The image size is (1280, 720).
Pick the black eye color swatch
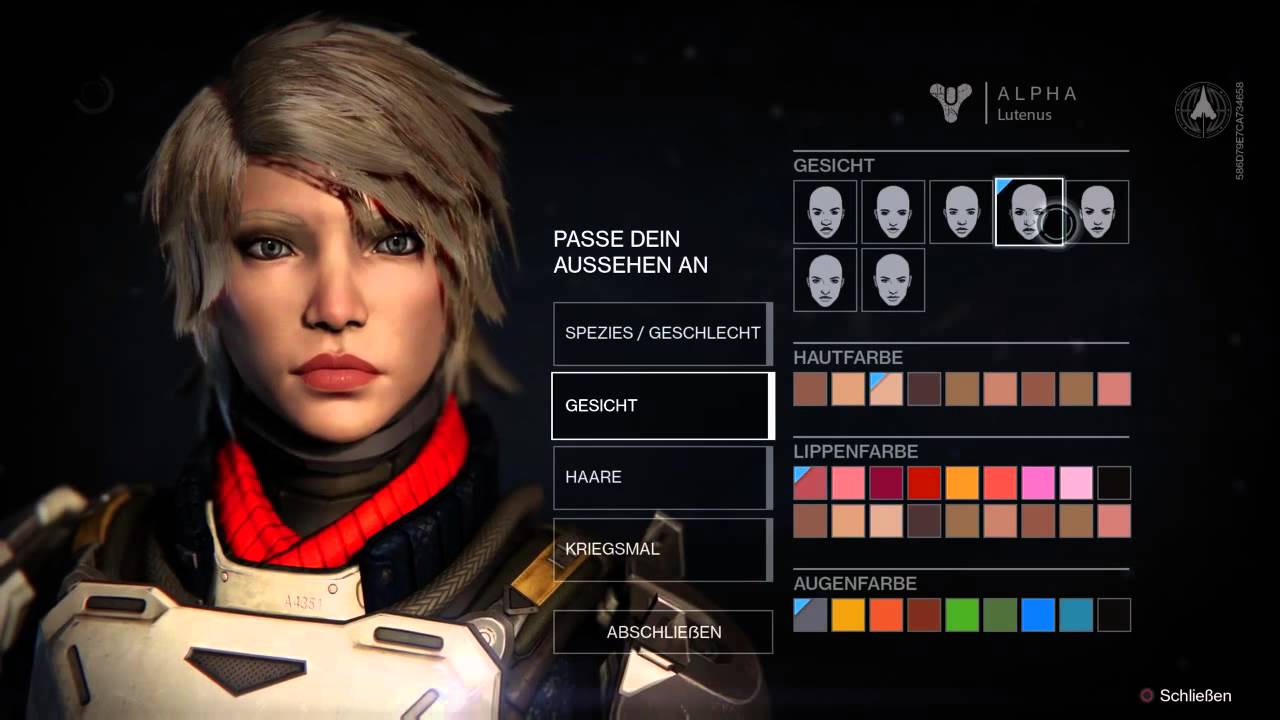(x=1114, y=615)
